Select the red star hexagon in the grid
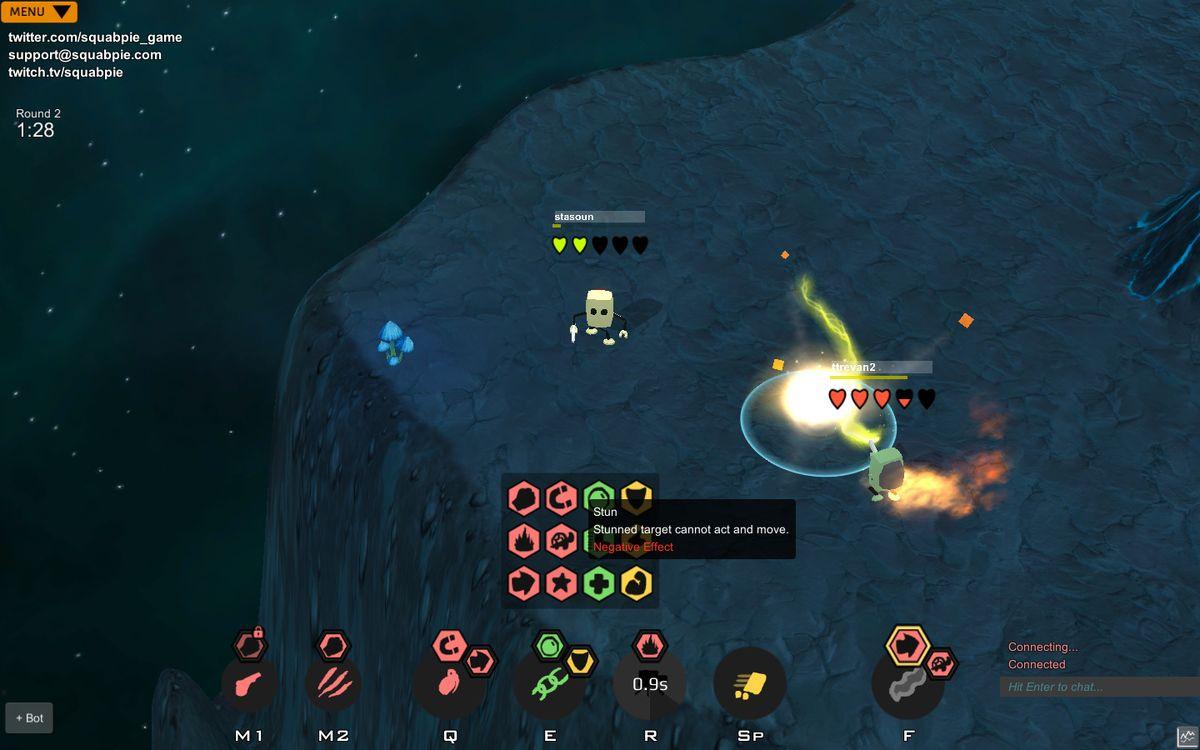The width and height of the screenshot is (1200, 750). (x=560, y=583)
